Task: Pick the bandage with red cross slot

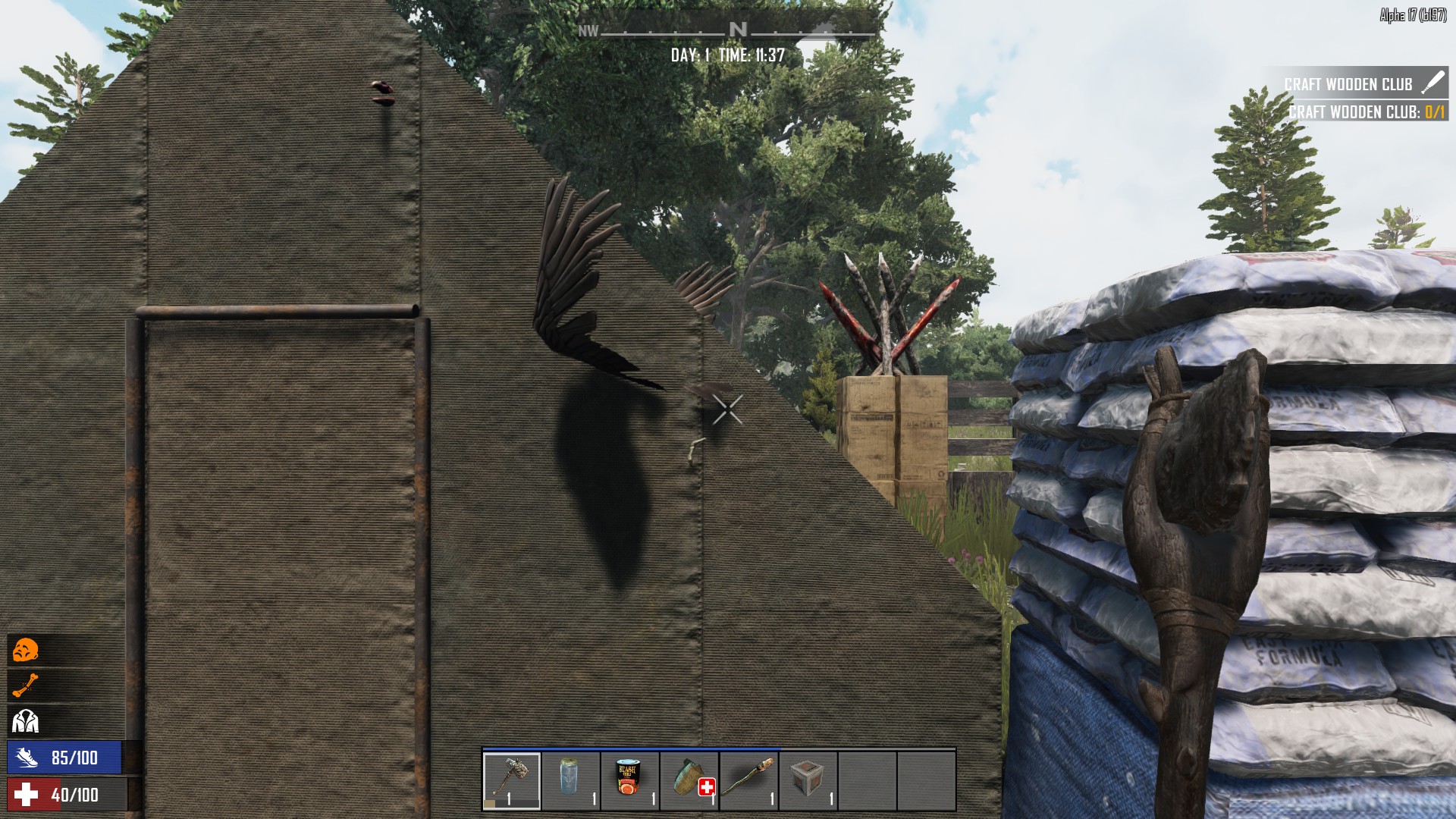Action: pyautogui.click(x=689, y=780)
